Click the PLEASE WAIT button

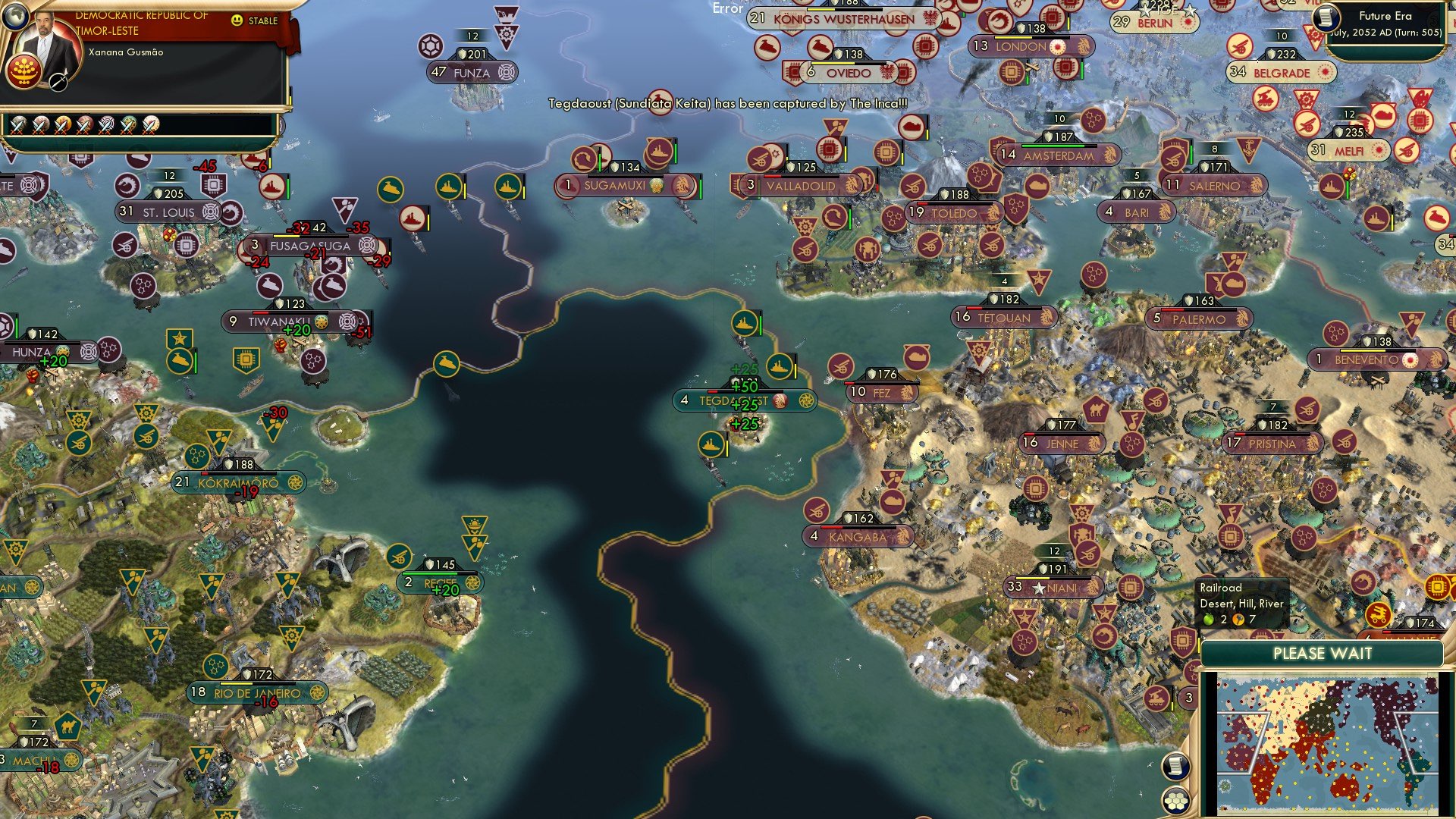[x=1323, y=653]
